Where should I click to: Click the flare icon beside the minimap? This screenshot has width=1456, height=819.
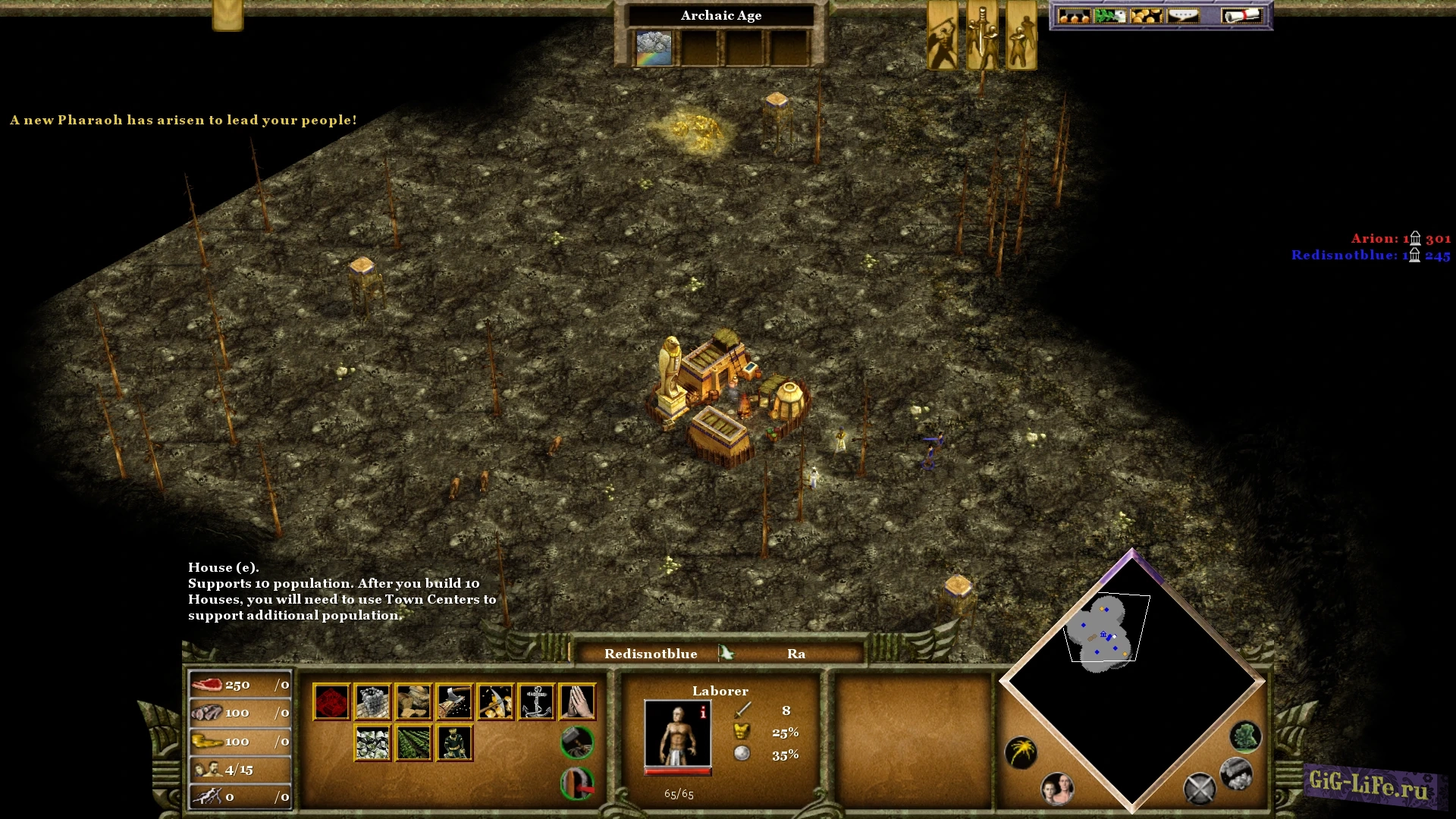pos(1021,752)
